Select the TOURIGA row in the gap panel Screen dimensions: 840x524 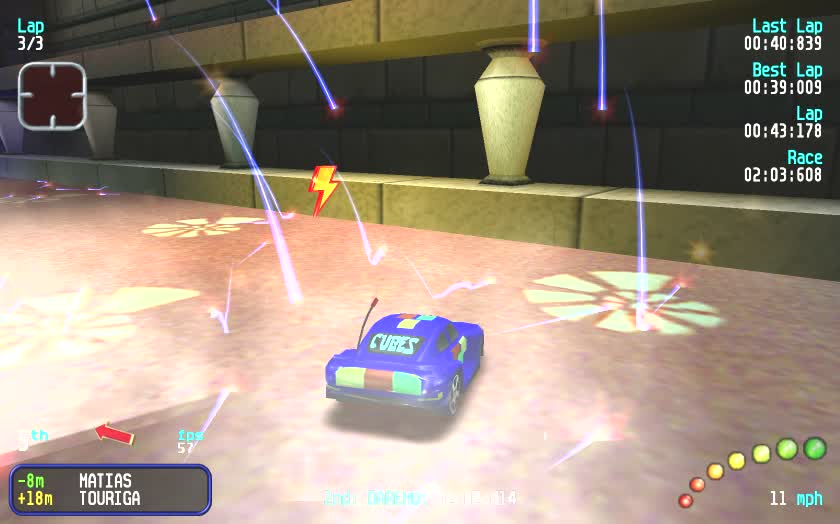(109, 498)
